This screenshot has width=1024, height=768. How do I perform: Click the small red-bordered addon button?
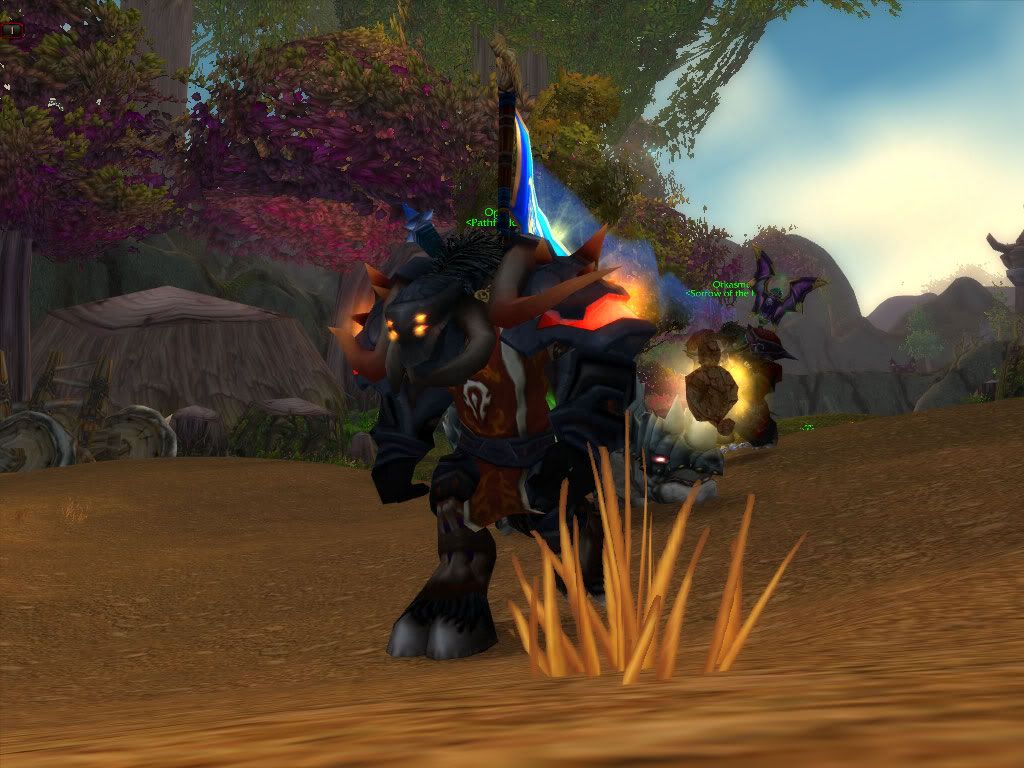pyautogui.click(x=14, y=30)
